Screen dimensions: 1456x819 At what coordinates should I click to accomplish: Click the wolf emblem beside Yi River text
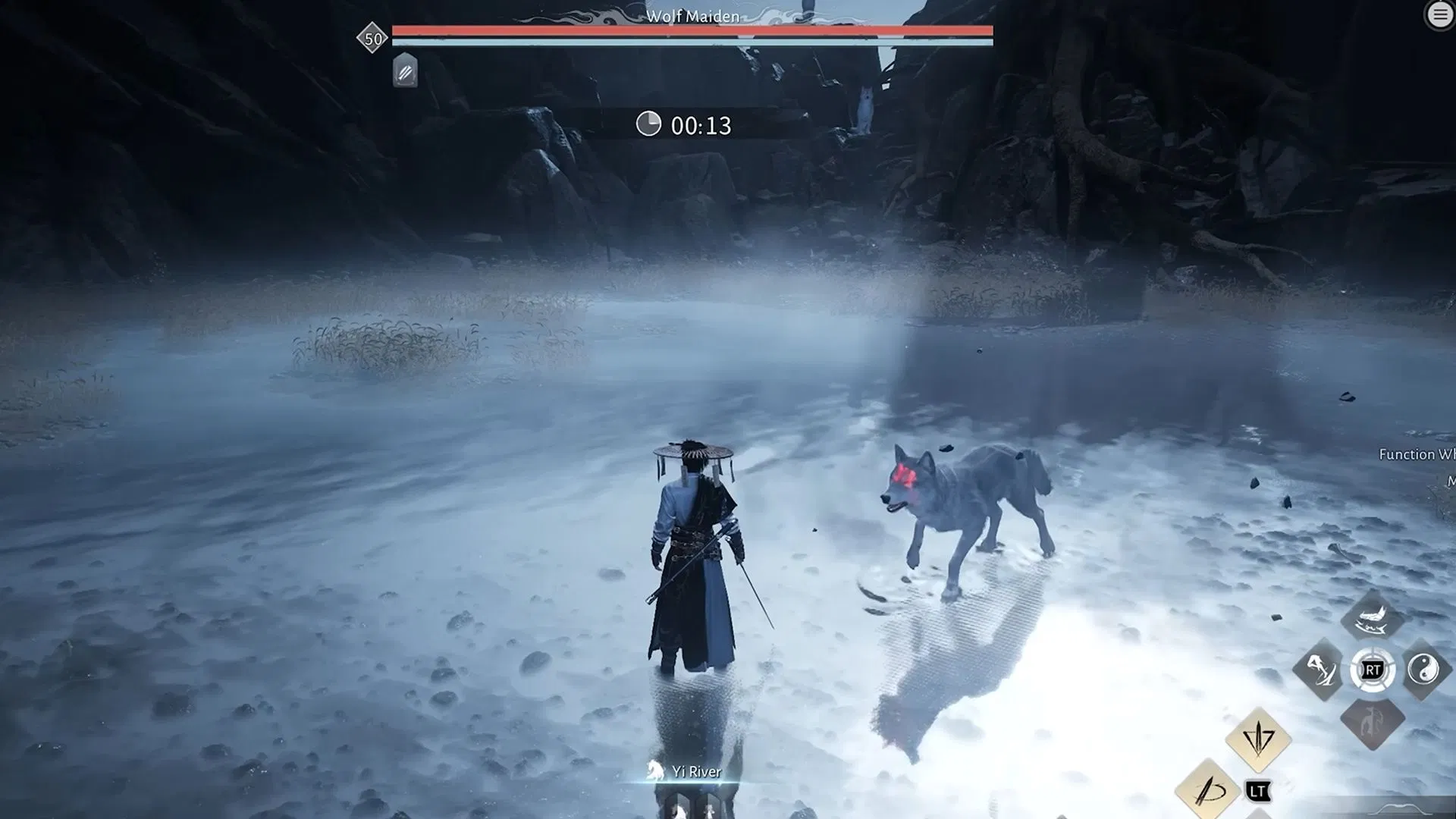(x=655, y=769)
